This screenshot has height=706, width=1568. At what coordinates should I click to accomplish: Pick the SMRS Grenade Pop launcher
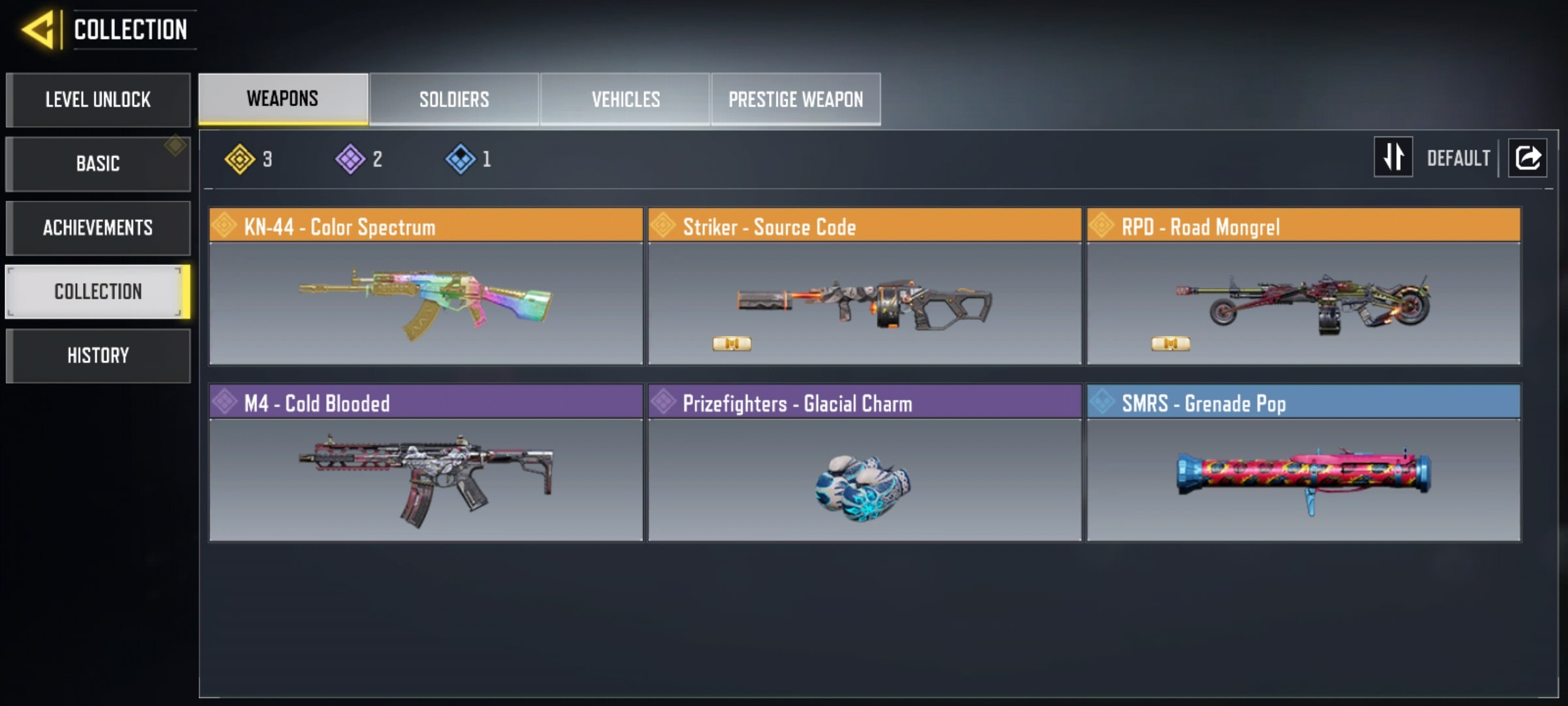(x=1303, y=463)
